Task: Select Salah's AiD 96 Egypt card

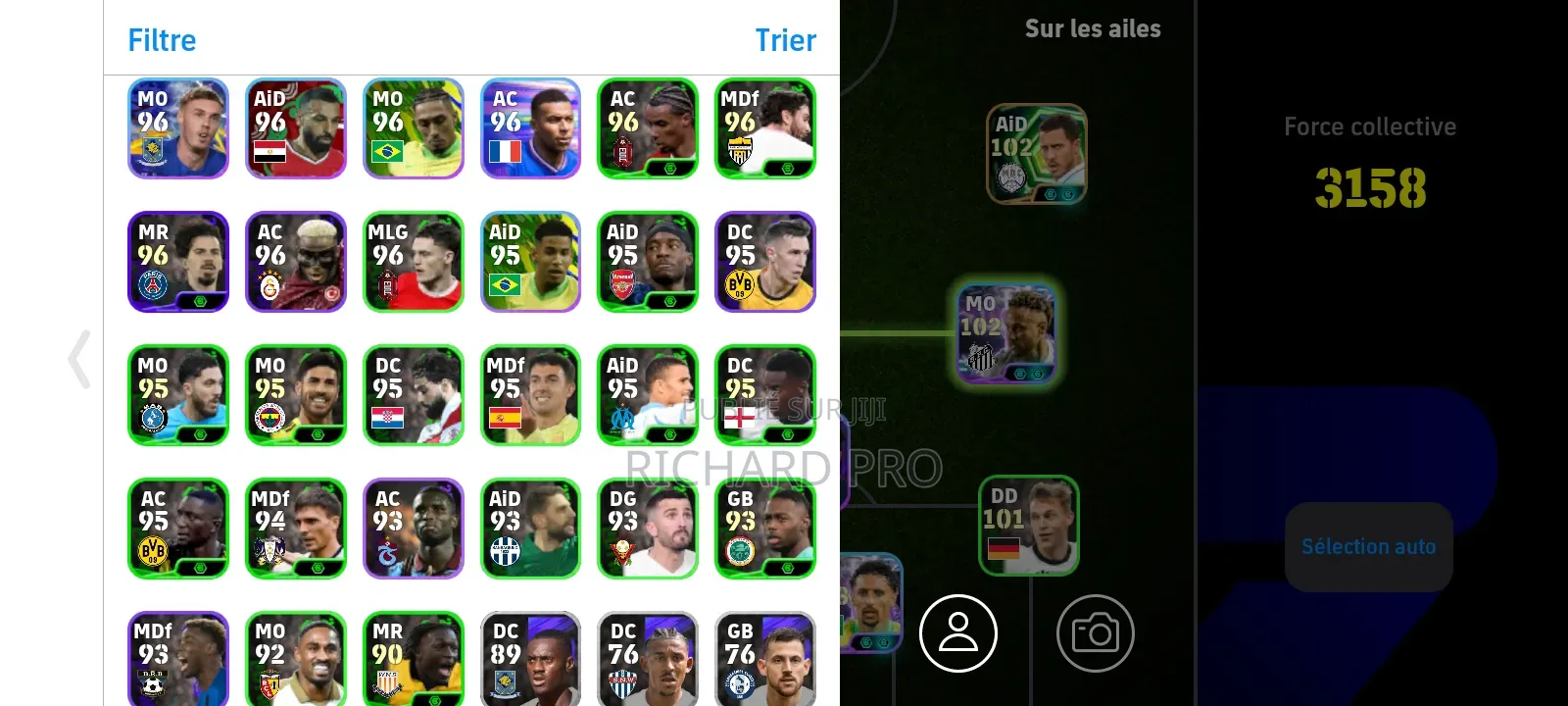Action: pos(295,128)
